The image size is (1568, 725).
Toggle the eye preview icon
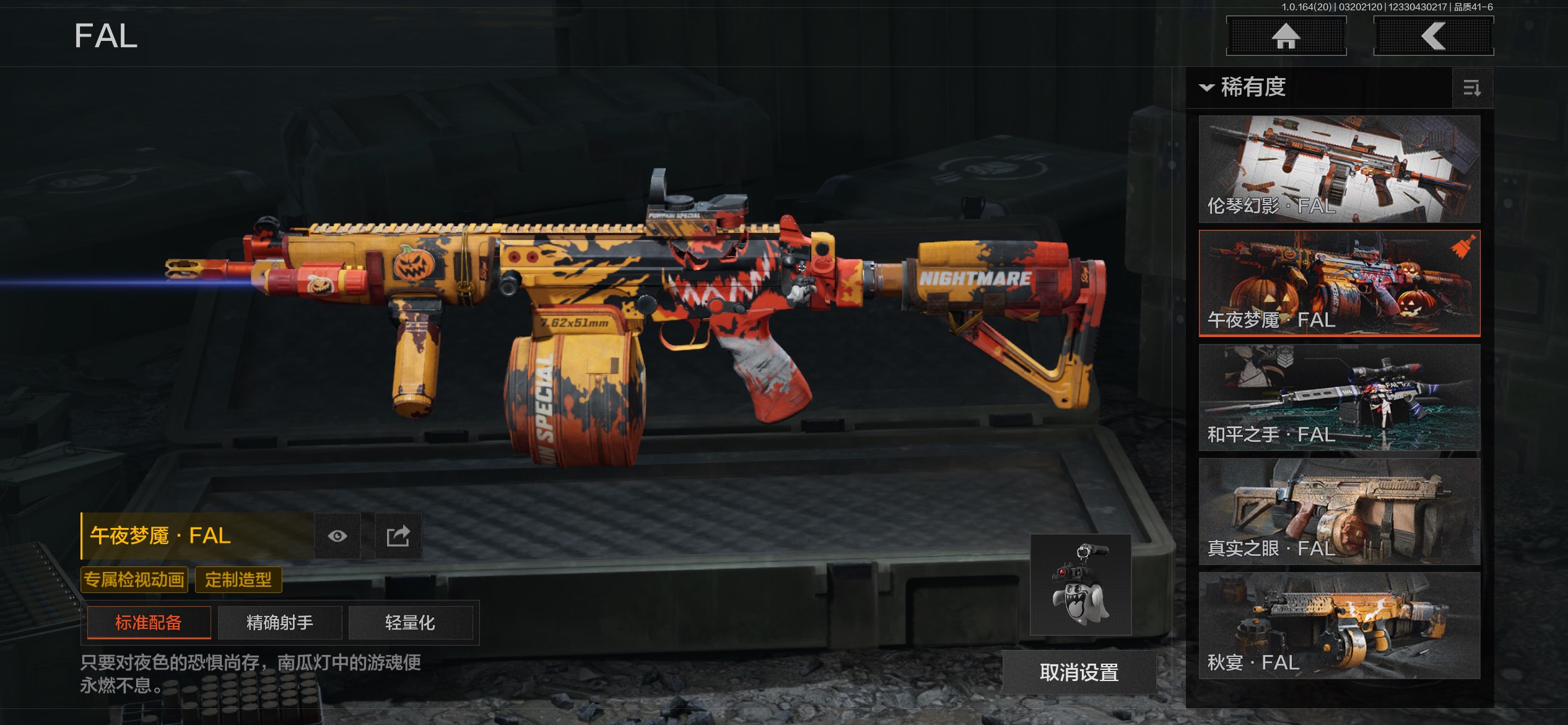pos(338,536)
